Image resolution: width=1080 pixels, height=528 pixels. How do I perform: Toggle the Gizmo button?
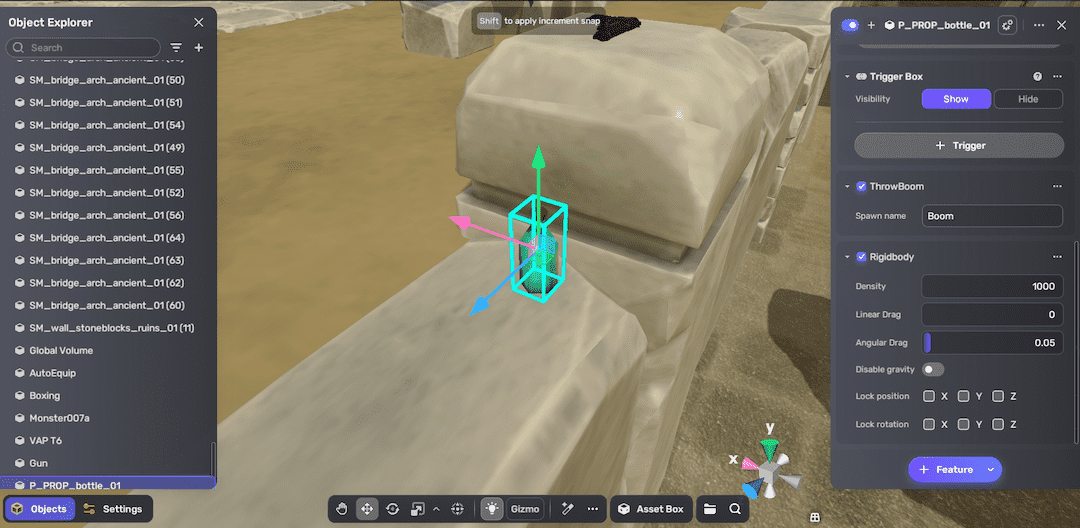coord(525,509)
